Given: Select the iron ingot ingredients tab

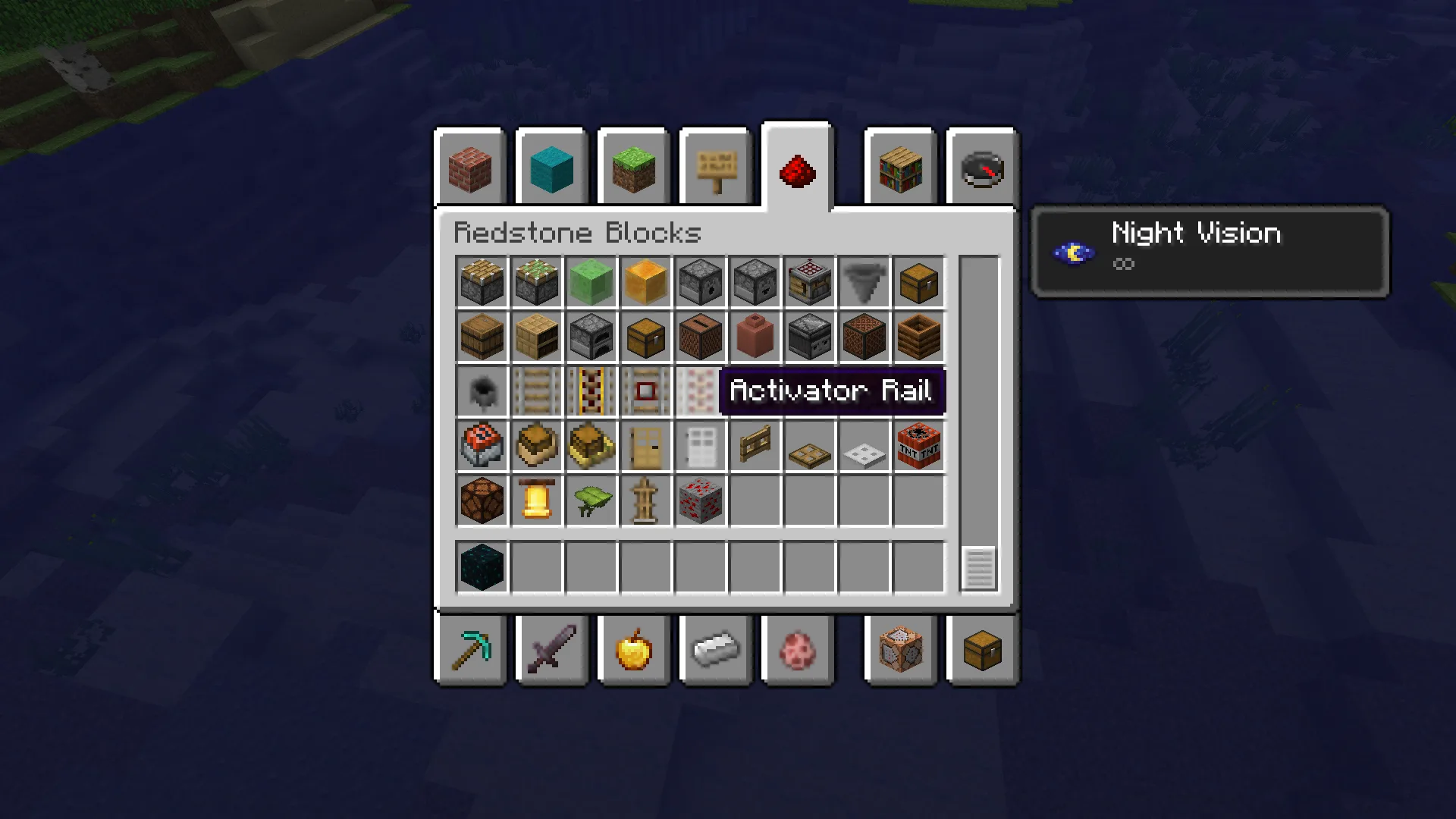Looking at the screenshot, I should coord(715,650).
